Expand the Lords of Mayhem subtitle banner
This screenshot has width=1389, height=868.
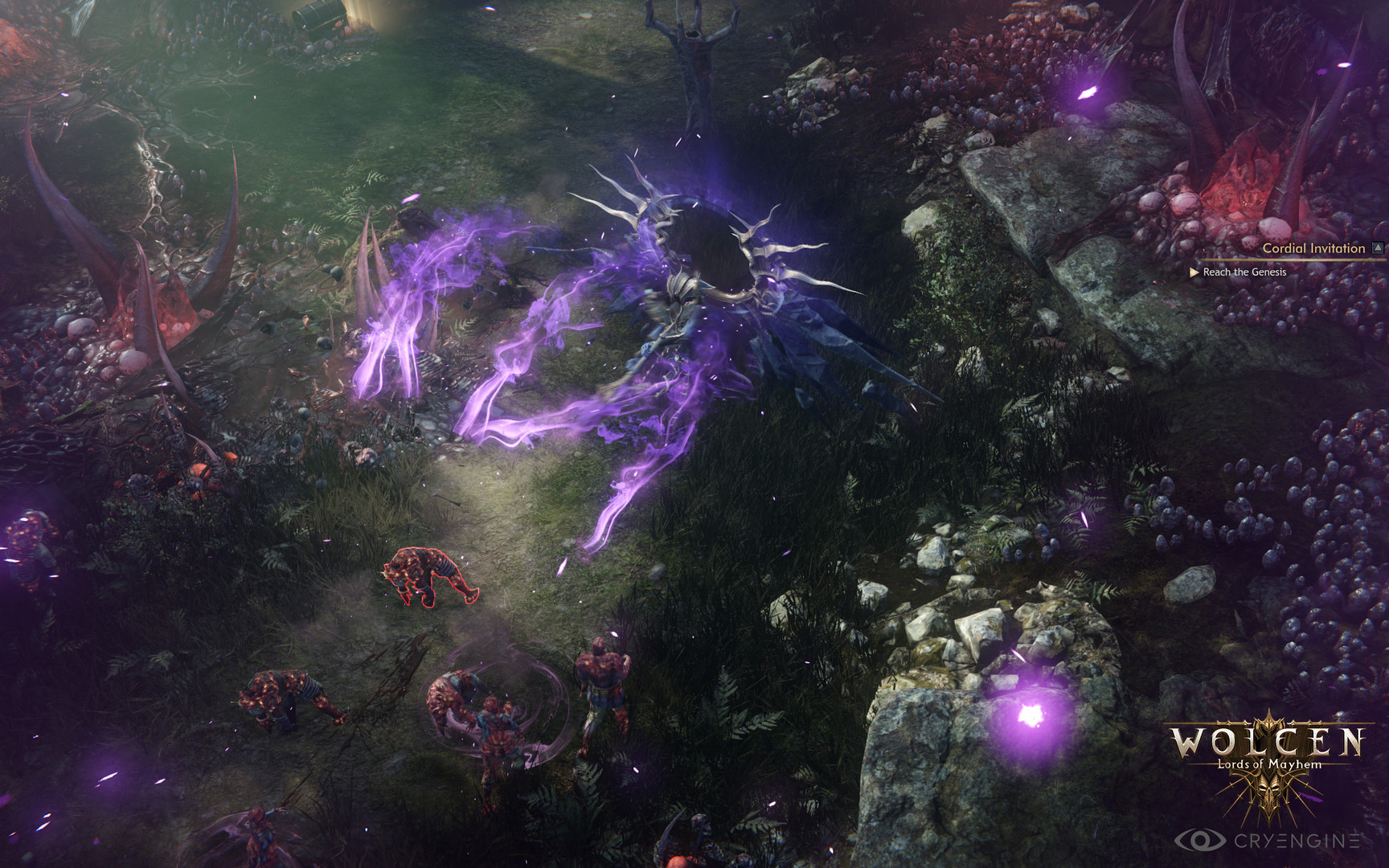(x=1268, y=764)
